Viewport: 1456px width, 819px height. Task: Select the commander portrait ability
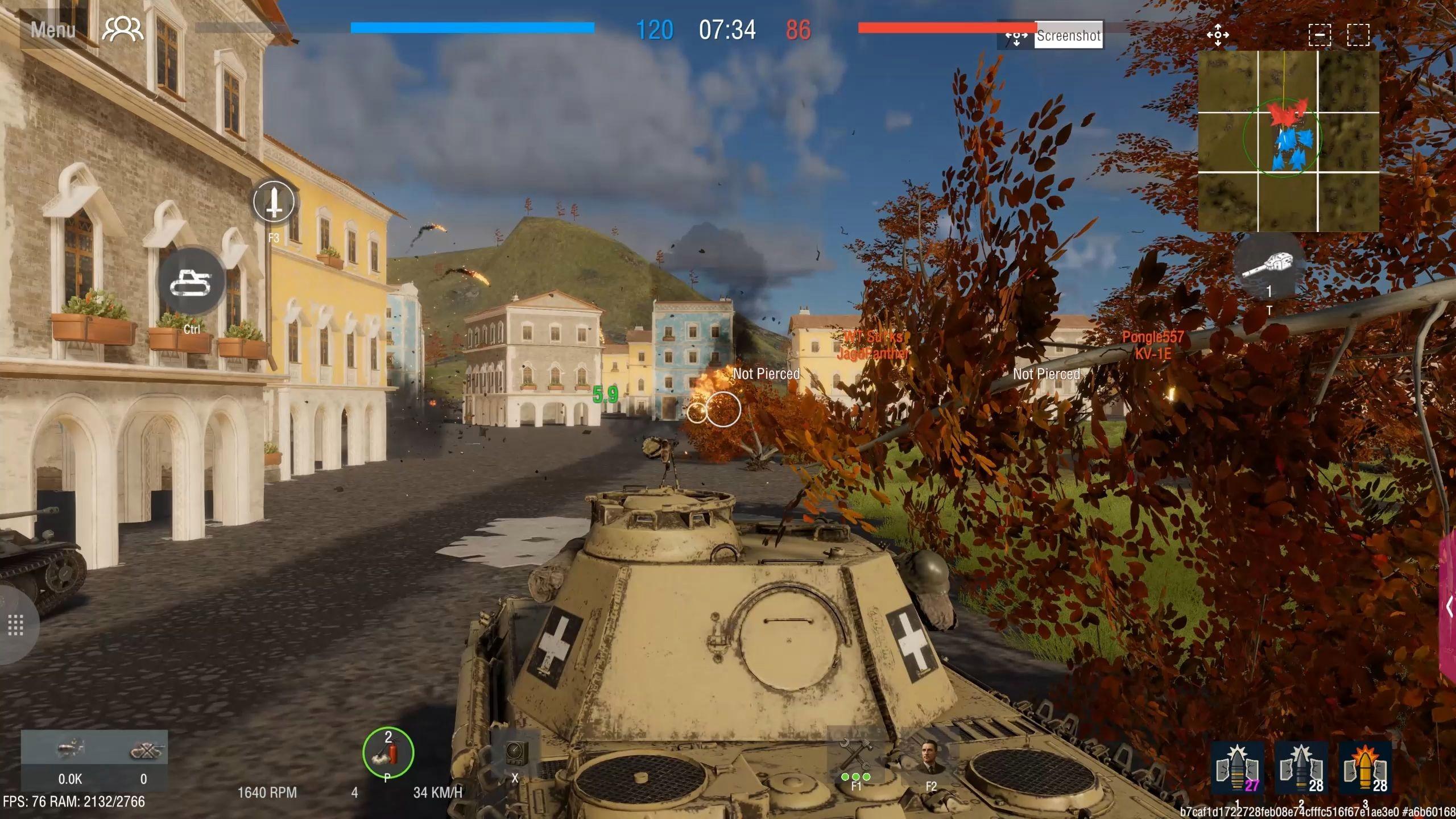point(931,758)
